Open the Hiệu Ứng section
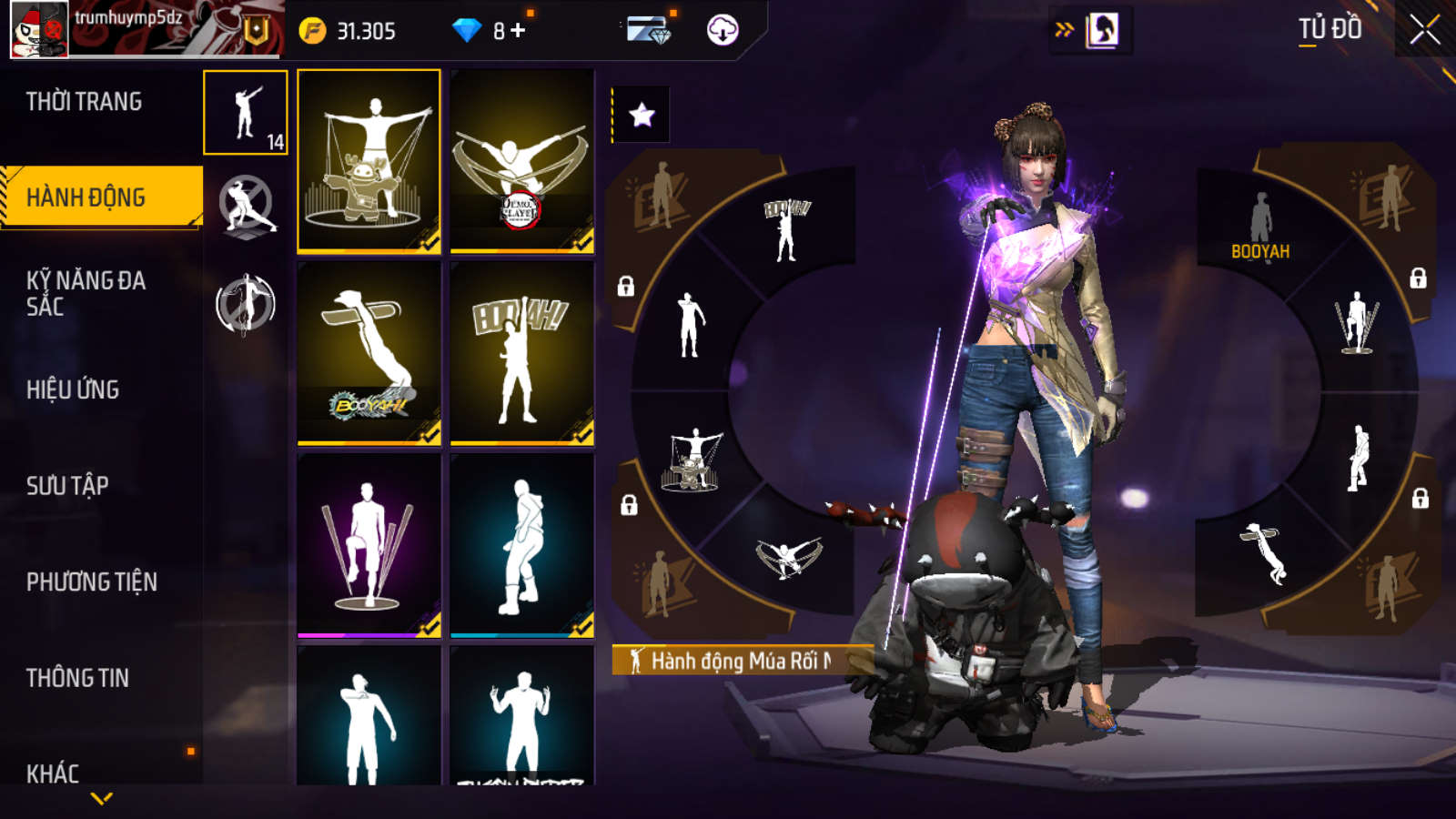 tap(73, 389)
